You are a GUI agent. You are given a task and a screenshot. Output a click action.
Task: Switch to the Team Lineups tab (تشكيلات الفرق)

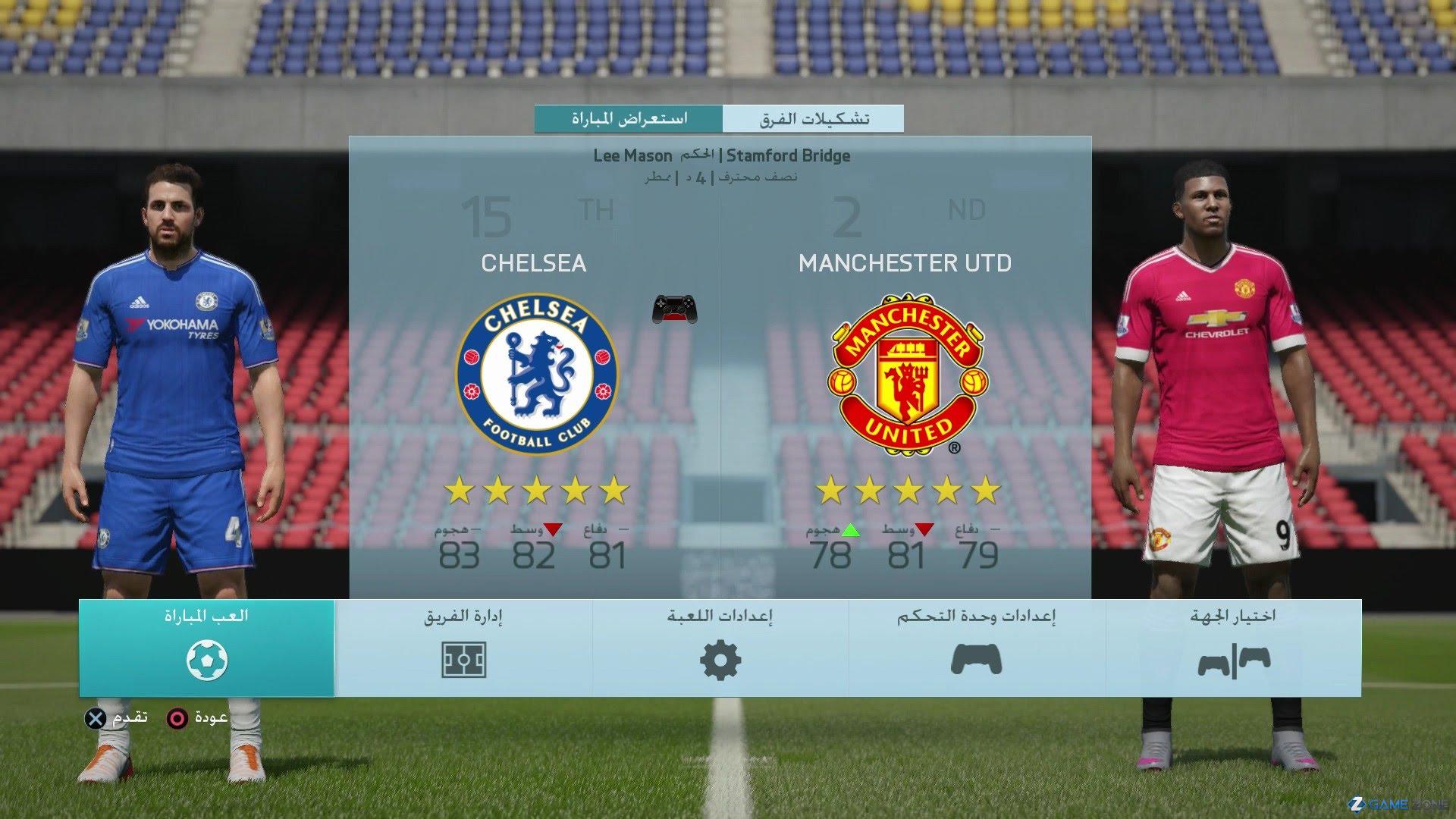813,119
